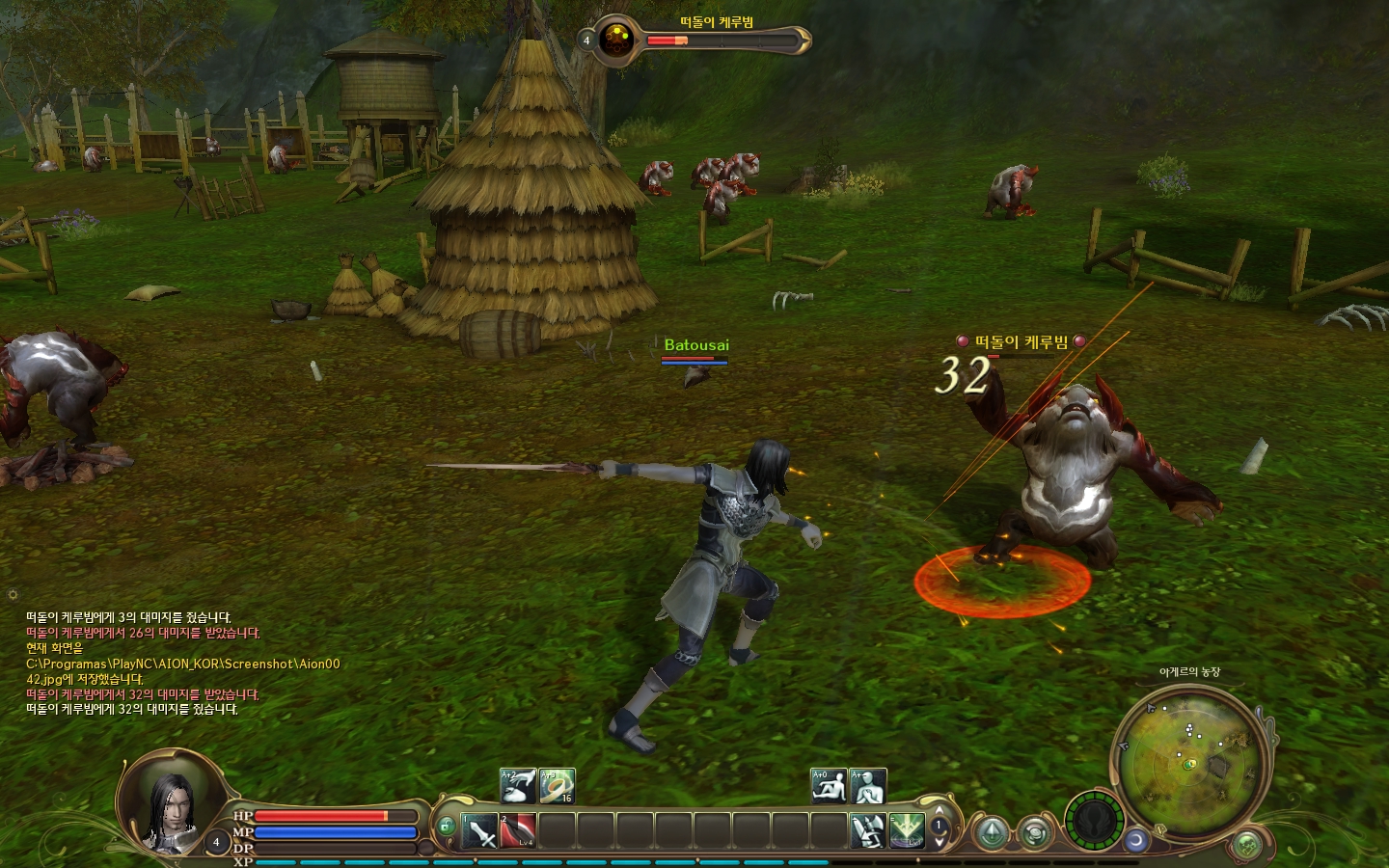Open the round green arrow menu button
This screenshot has width=1389, height=868.
(x=991, y=832)
